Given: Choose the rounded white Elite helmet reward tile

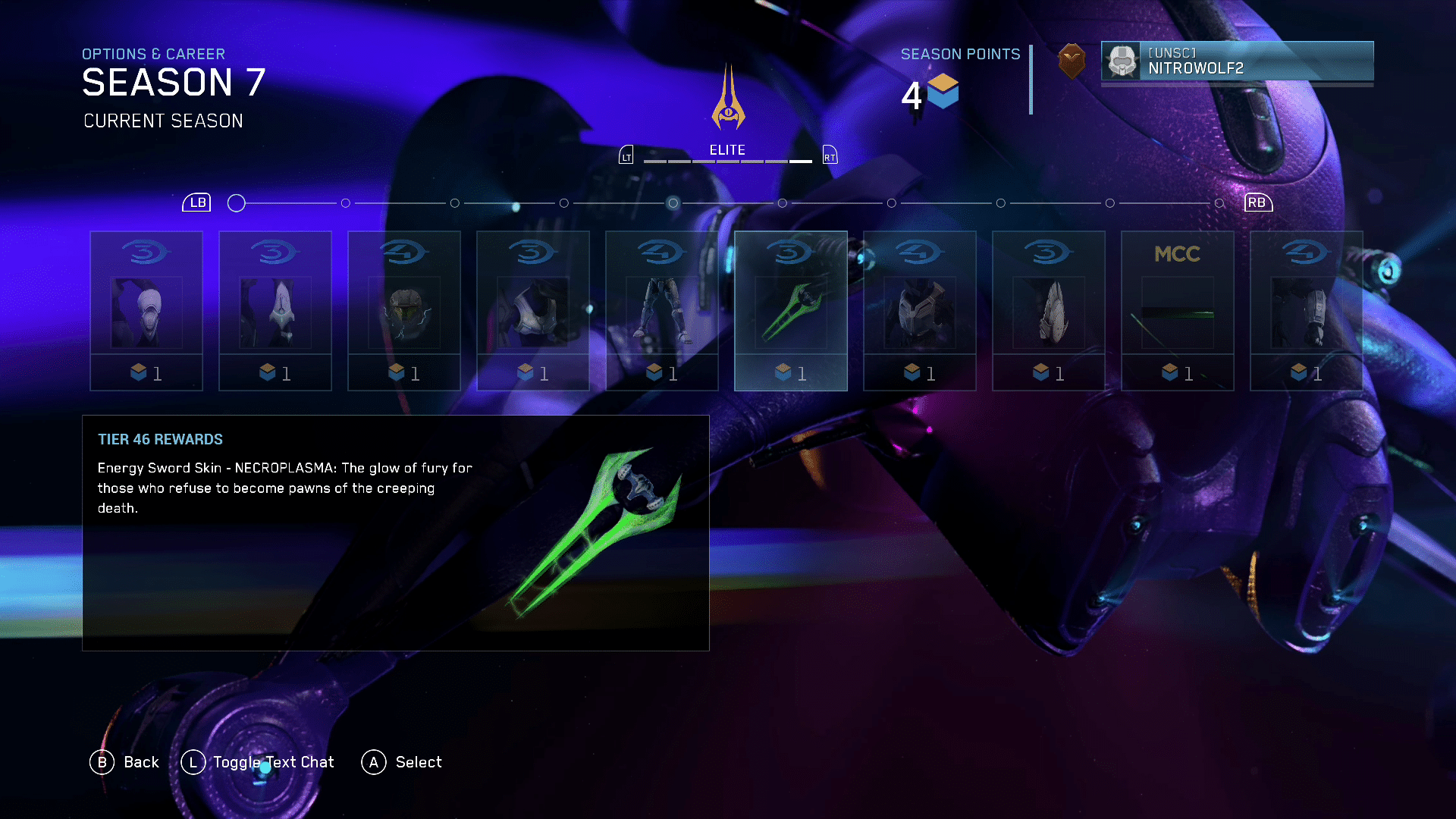Looking at the screenshot, I should point(146,311).
